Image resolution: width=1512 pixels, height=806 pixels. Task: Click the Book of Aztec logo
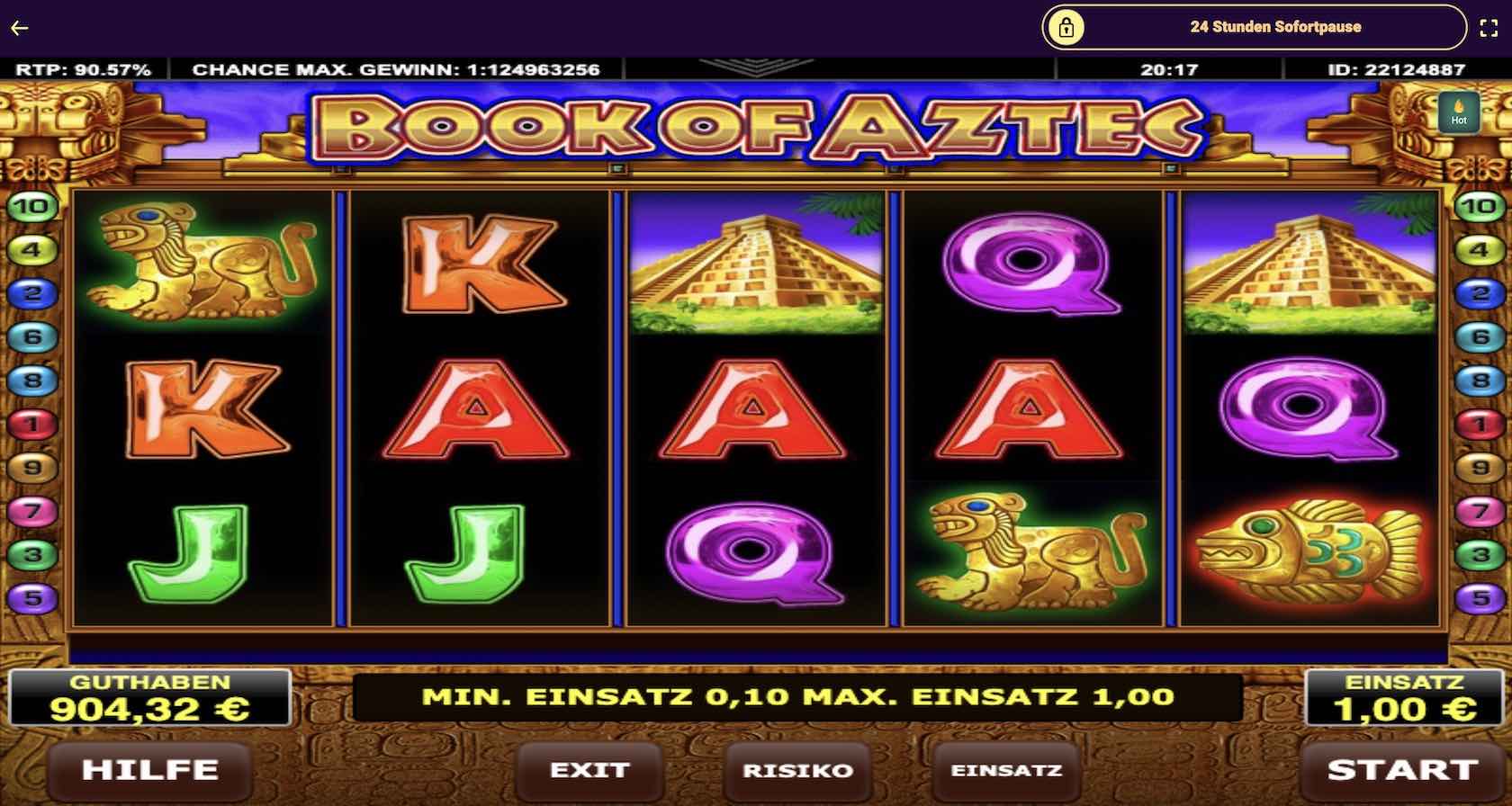coord(756,125)
